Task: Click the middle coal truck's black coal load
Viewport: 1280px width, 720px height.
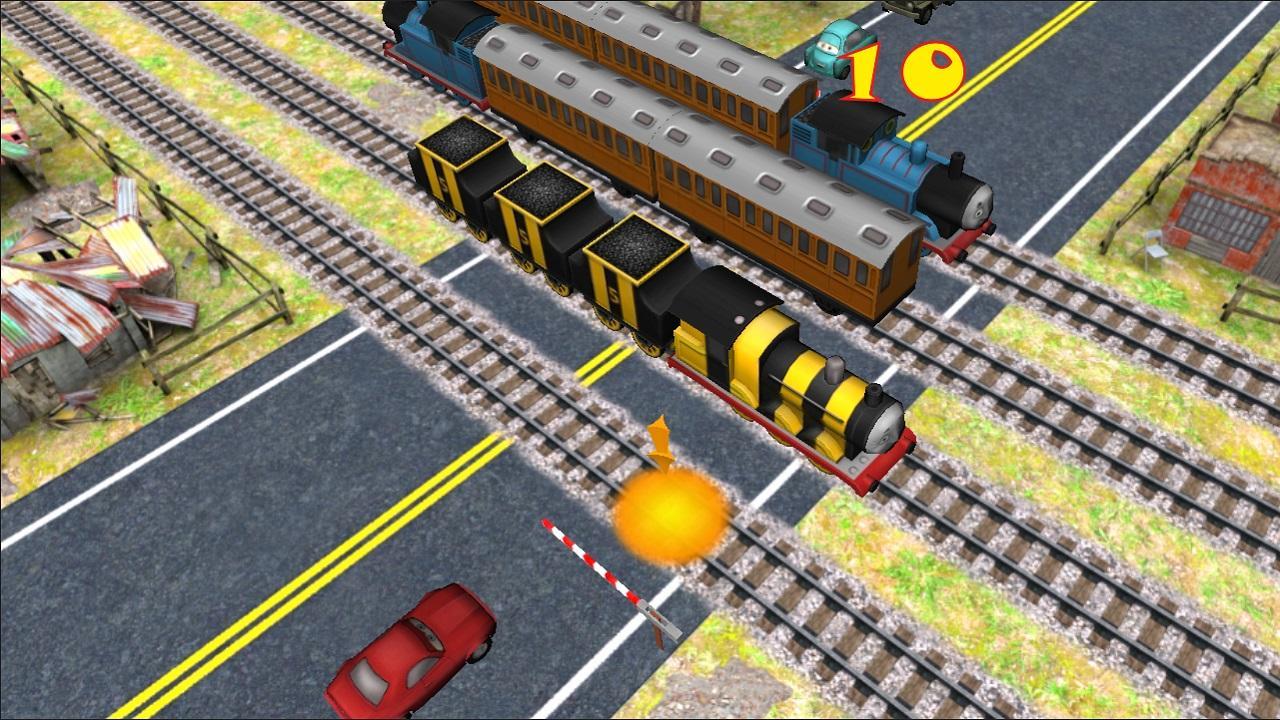Action: 545,195
